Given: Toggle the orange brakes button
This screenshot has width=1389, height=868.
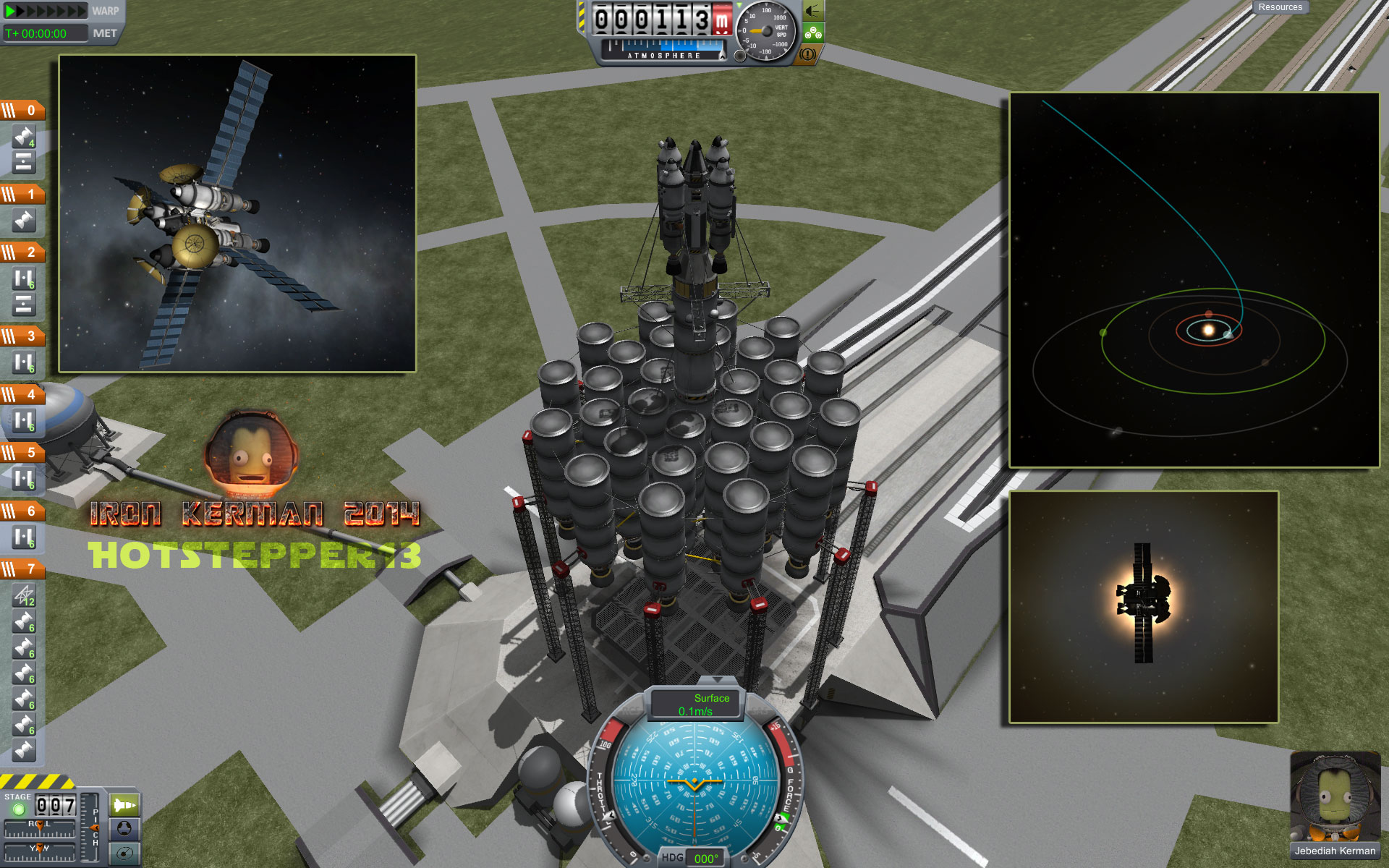Looking at the screenshot, I should pos(808,54).
